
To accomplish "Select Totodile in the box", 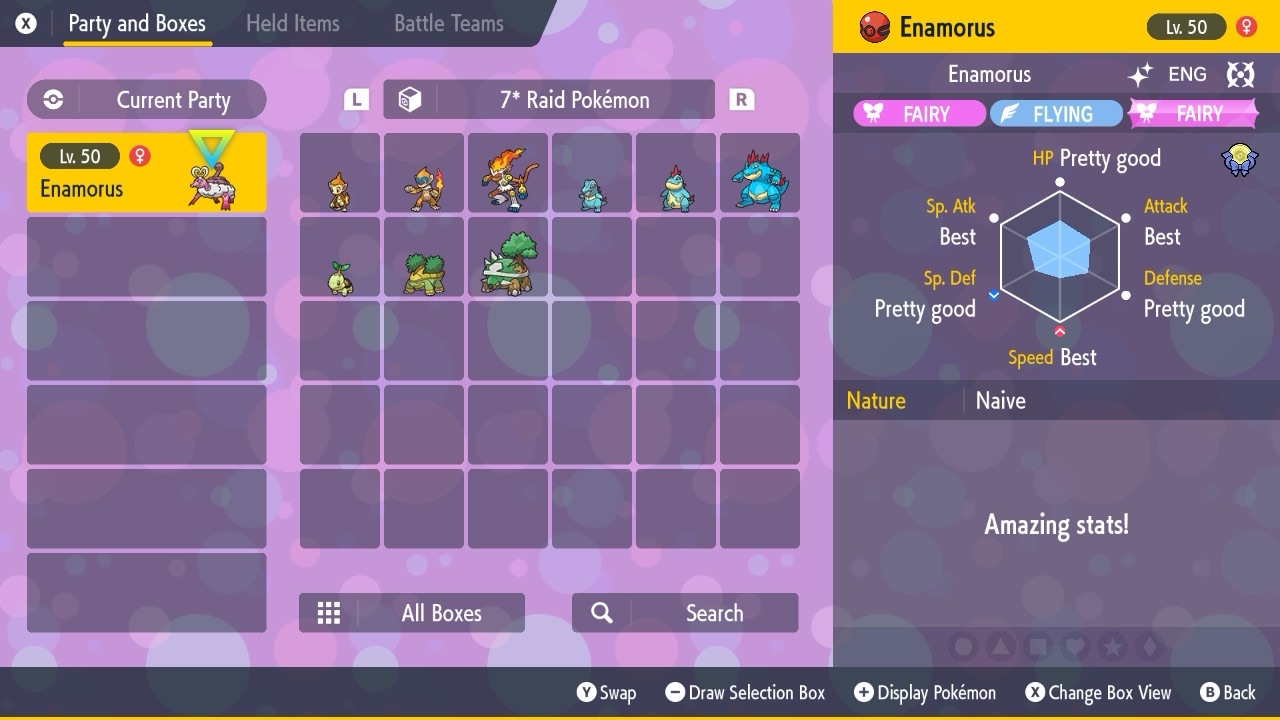I will [592, 174].
